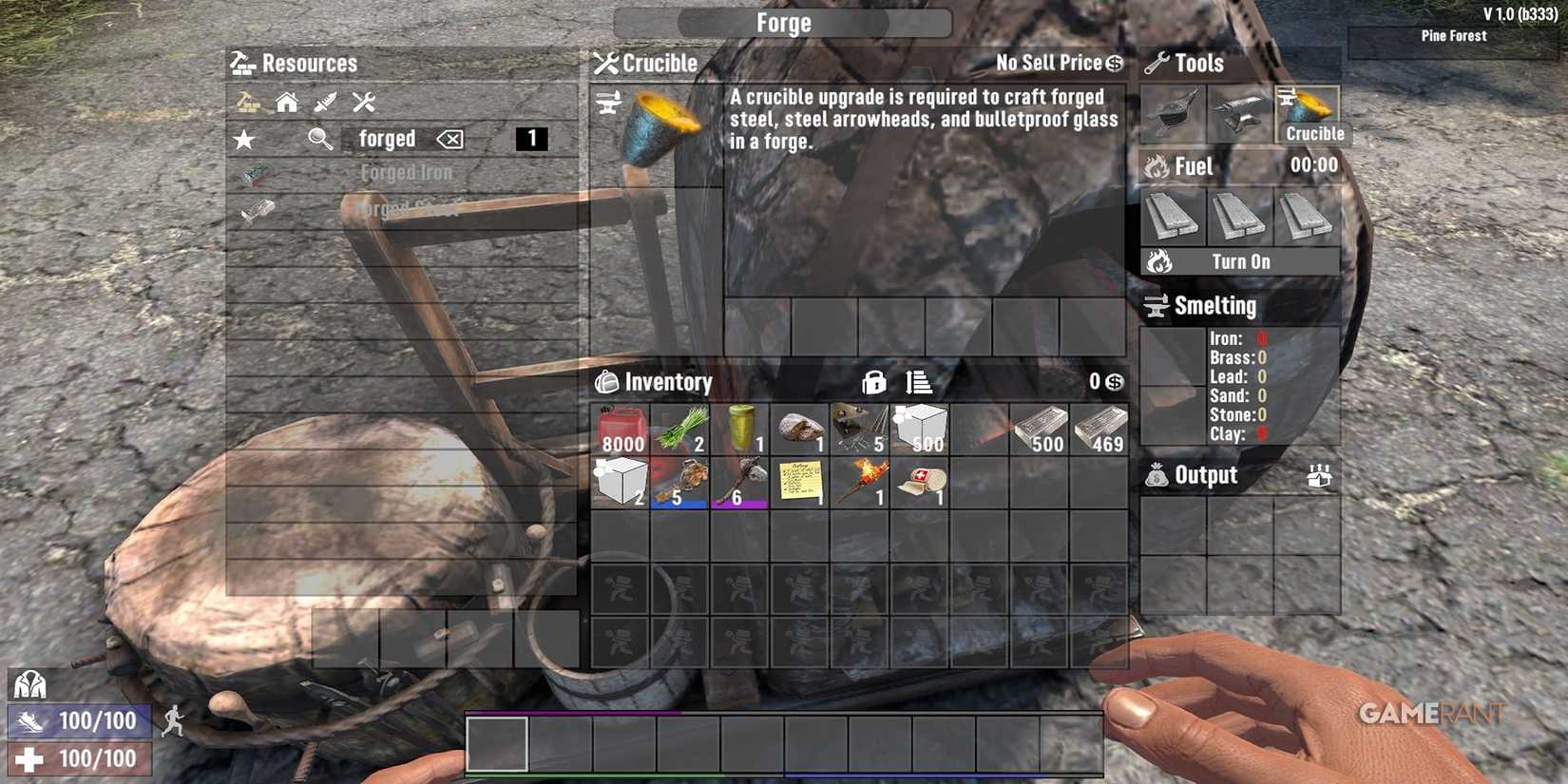
Task: Select the Forged Iron recipe
Action: point(407,173)
